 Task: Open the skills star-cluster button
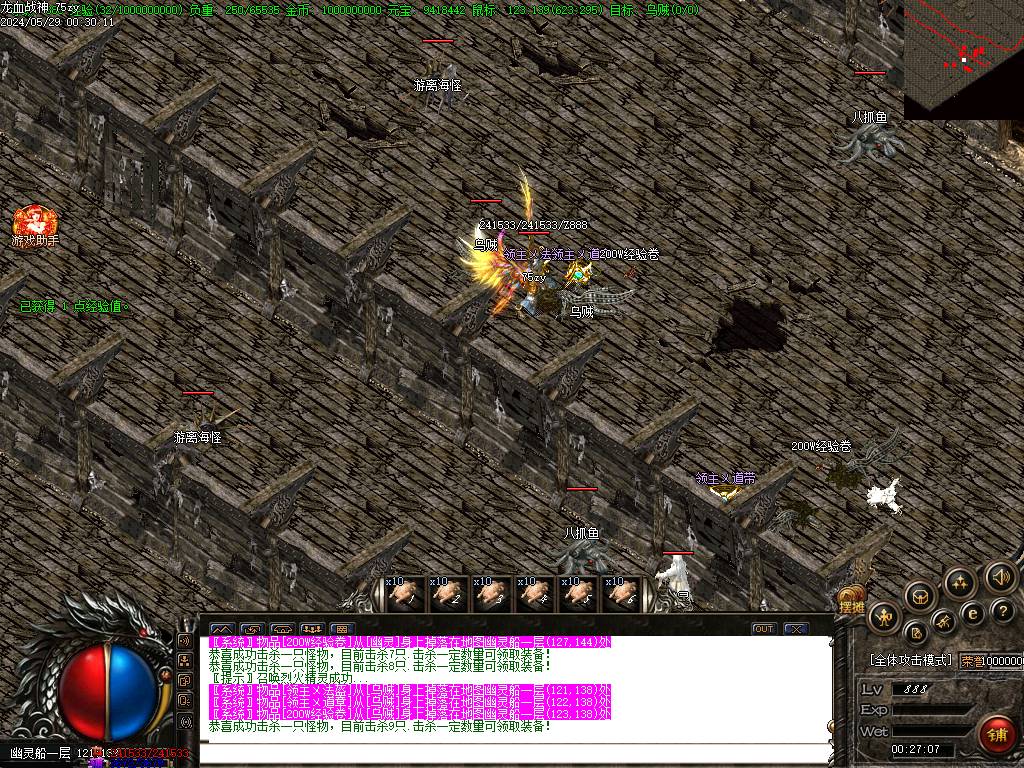(960, 582)
